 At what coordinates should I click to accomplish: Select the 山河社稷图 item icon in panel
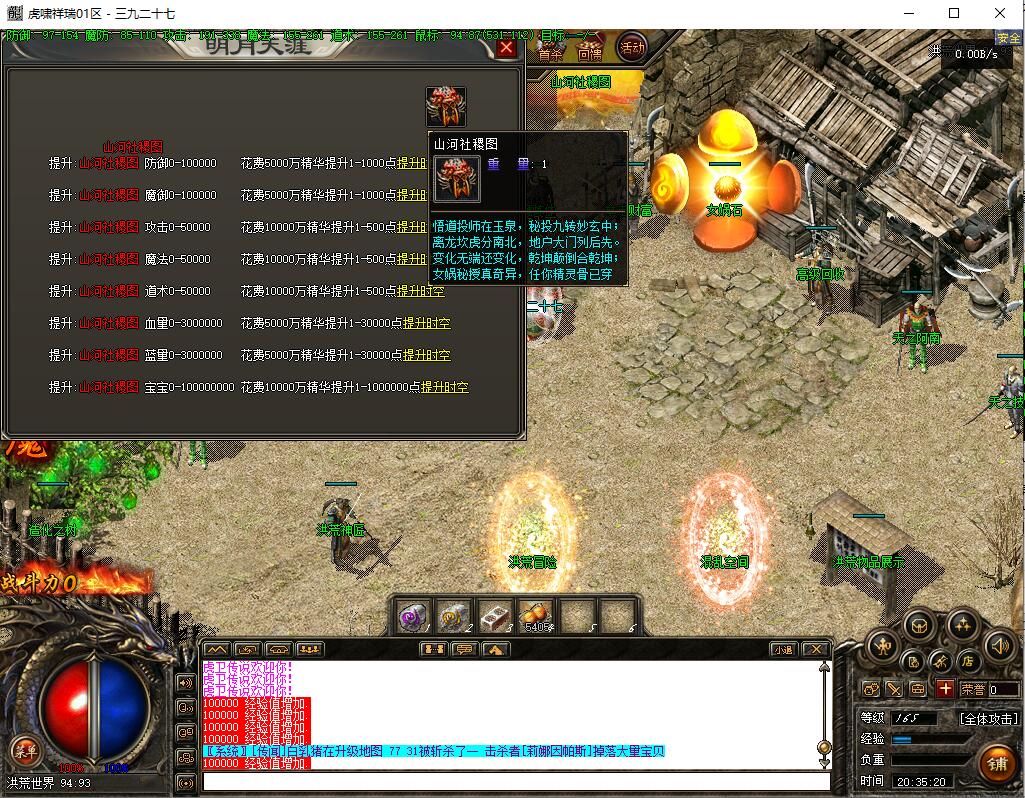pyautogui.click(x=446, y=106)
